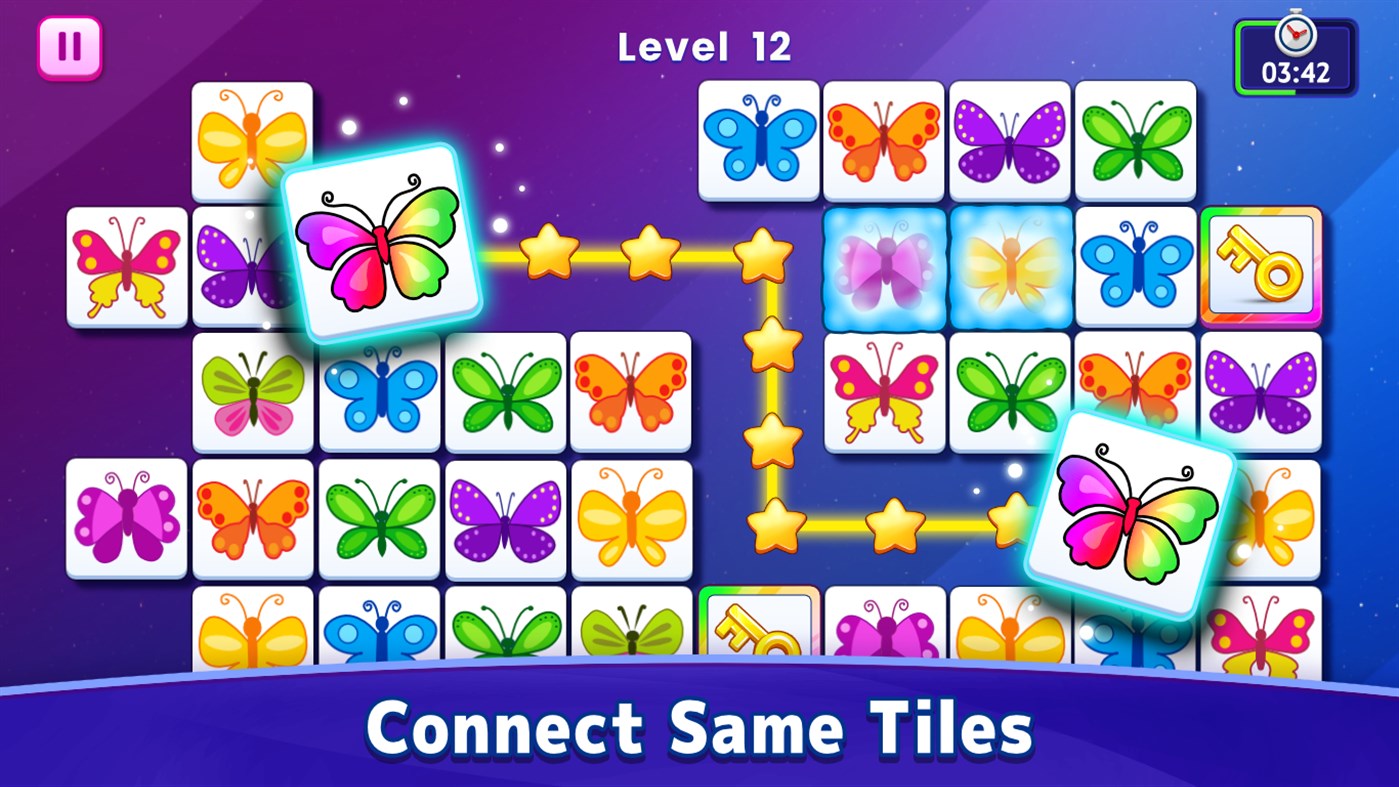Click the Level 12 heading

click(703, 45)
